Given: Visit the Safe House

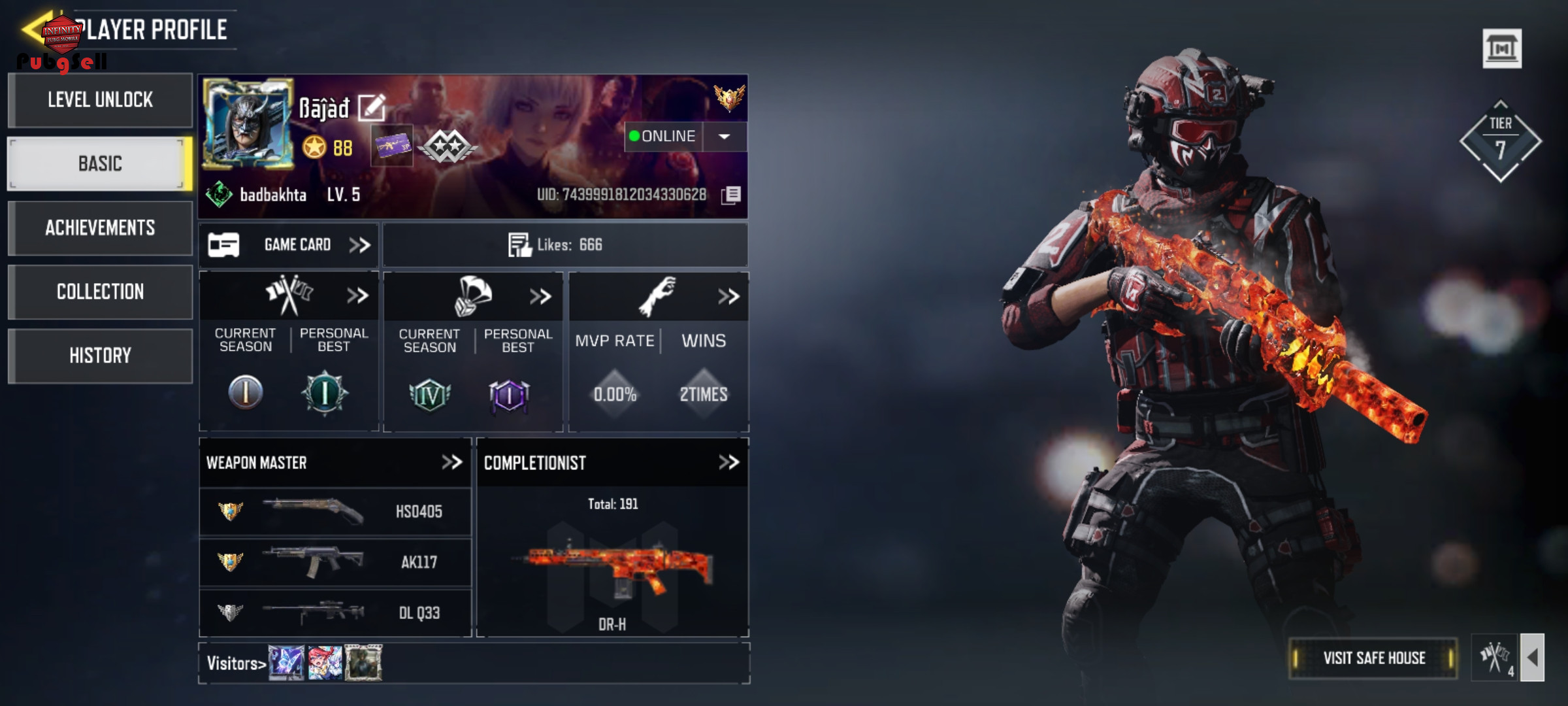Looking at the screenshot, I should tap(1373, 658).
